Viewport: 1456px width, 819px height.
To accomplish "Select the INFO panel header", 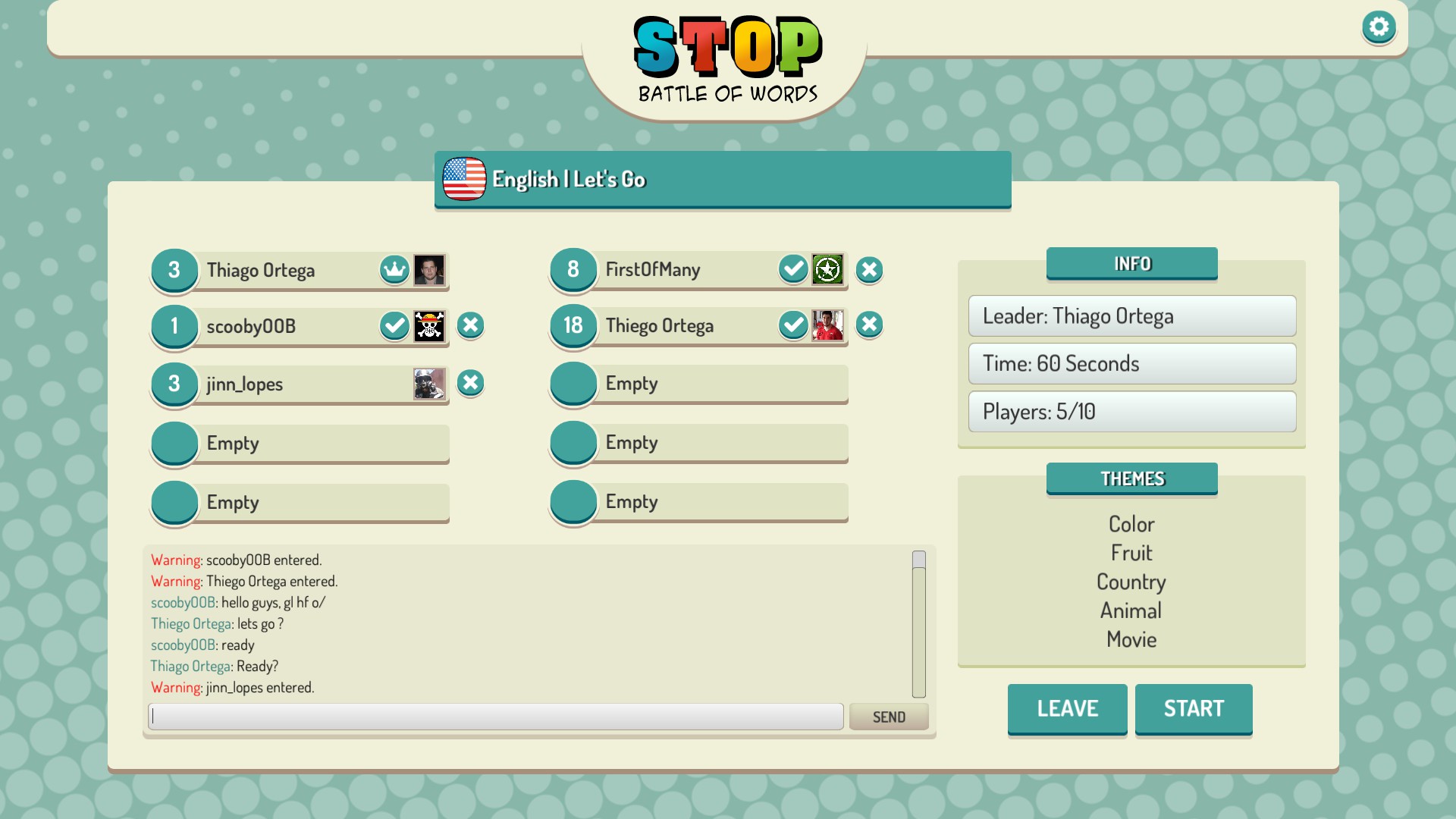I will [1131, 263].
